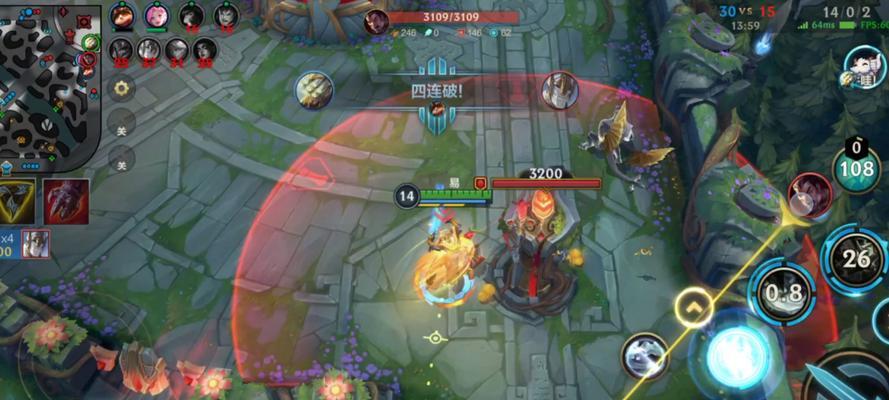Buy the suggested yellow triangular item
Screen dimensions: 889x400
tap(17, 202)
